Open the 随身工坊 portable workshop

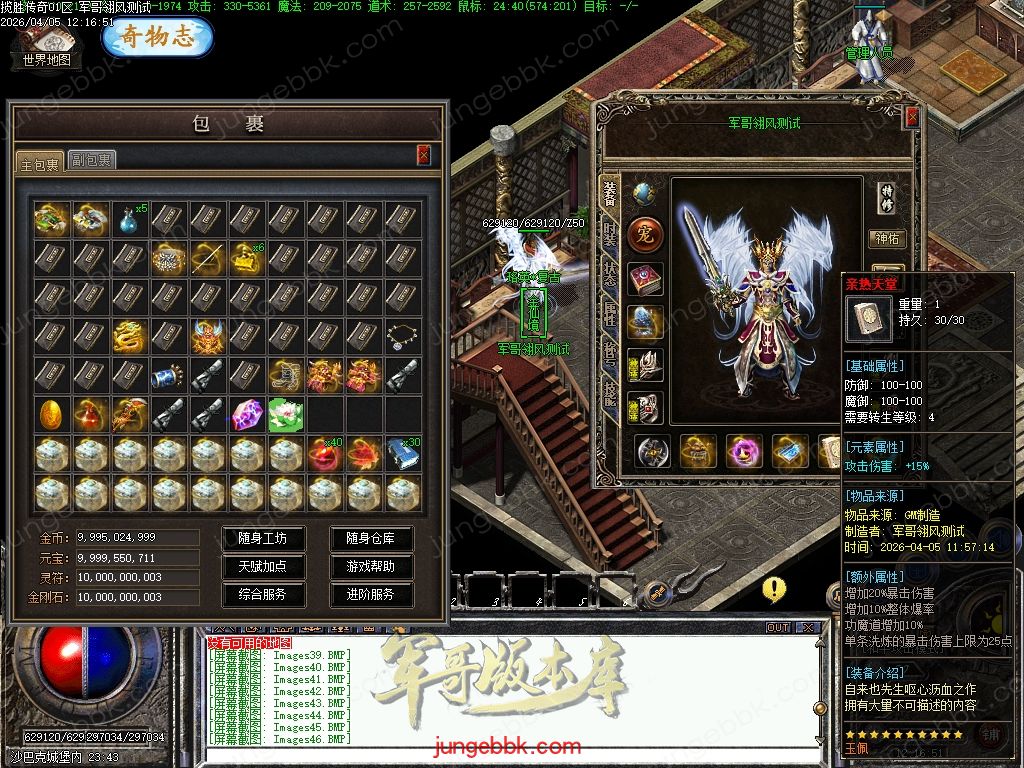[263, 538]
